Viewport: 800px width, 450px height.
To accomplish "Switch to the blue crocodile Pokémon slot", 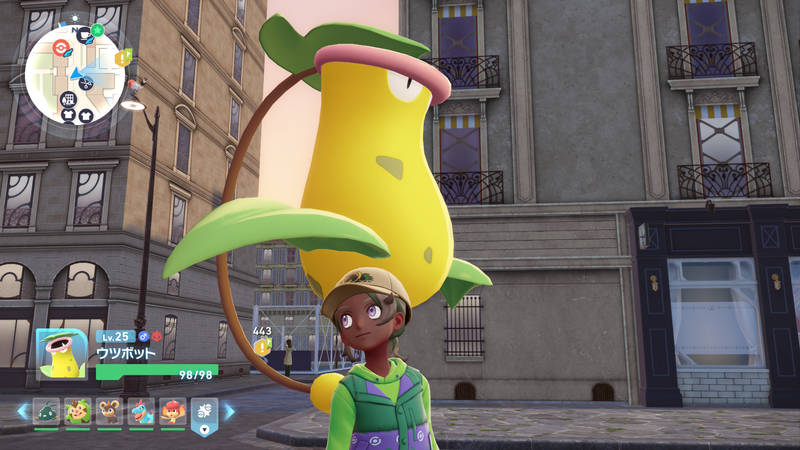I will click(141, 411).
